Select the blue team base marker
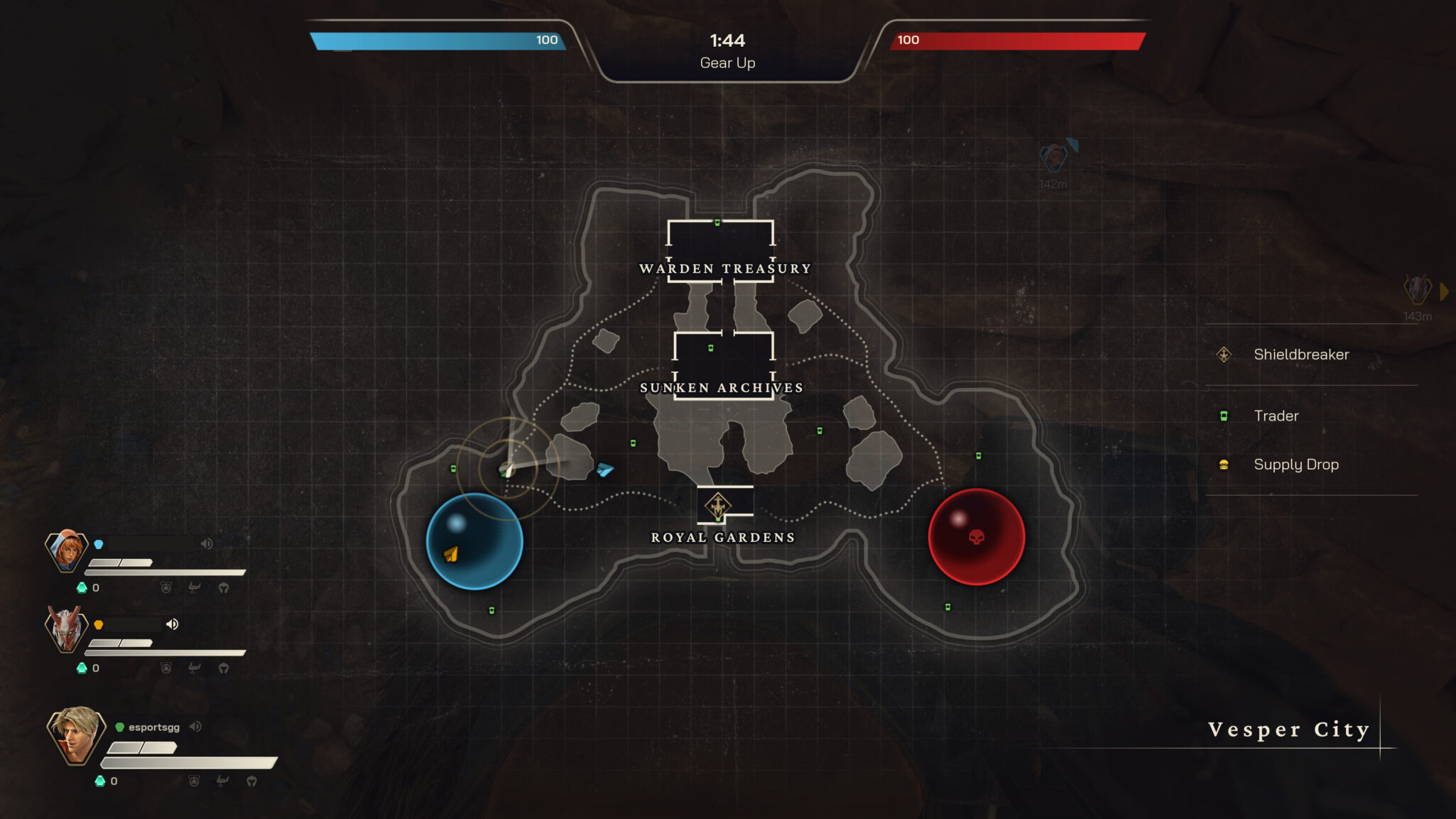Screen dimensions: 1456x819 [474, 541]
